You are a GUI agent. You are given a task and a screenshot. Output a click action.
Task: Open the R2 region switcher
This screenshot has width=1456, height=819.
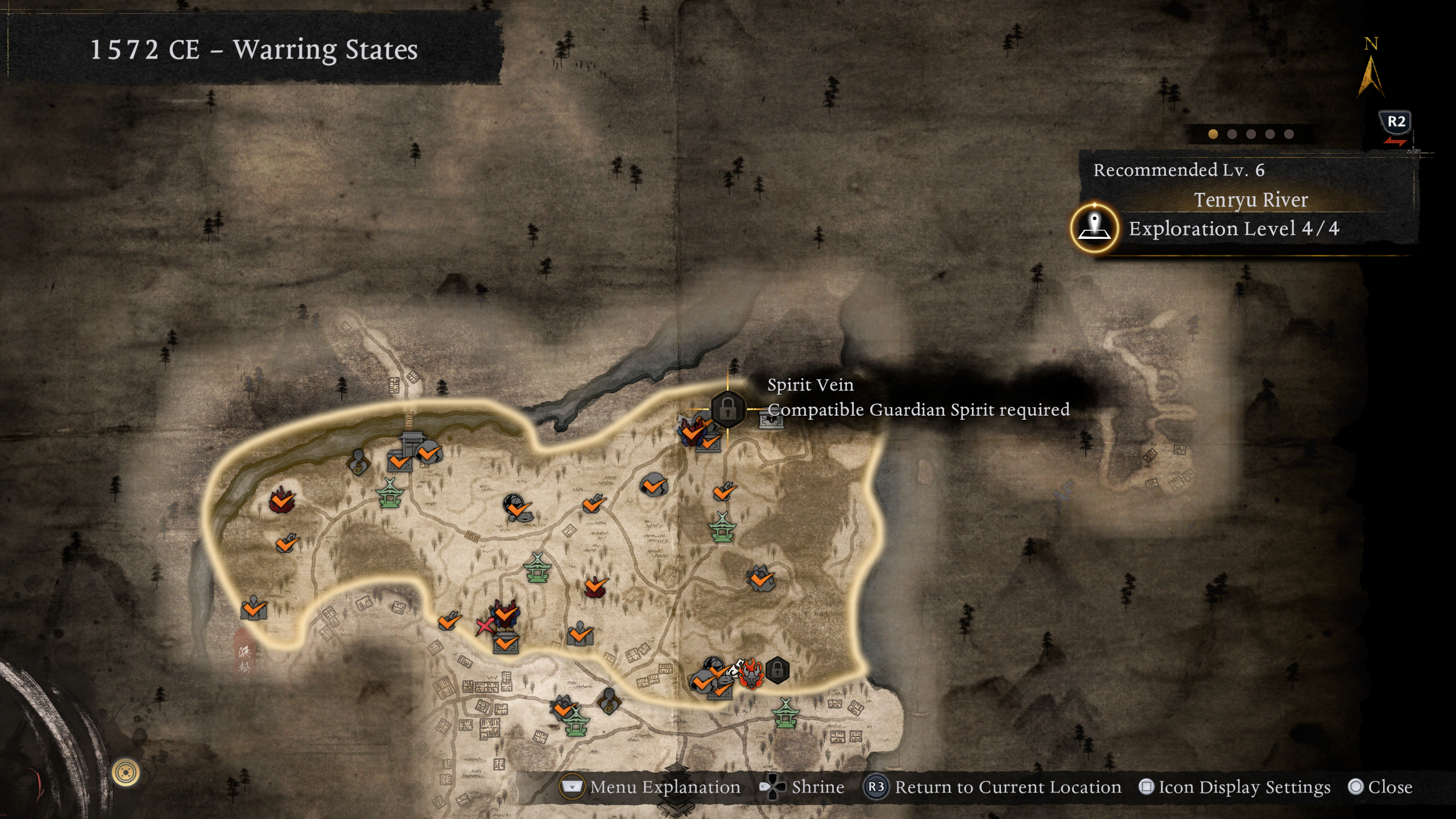pos(1396,121)
